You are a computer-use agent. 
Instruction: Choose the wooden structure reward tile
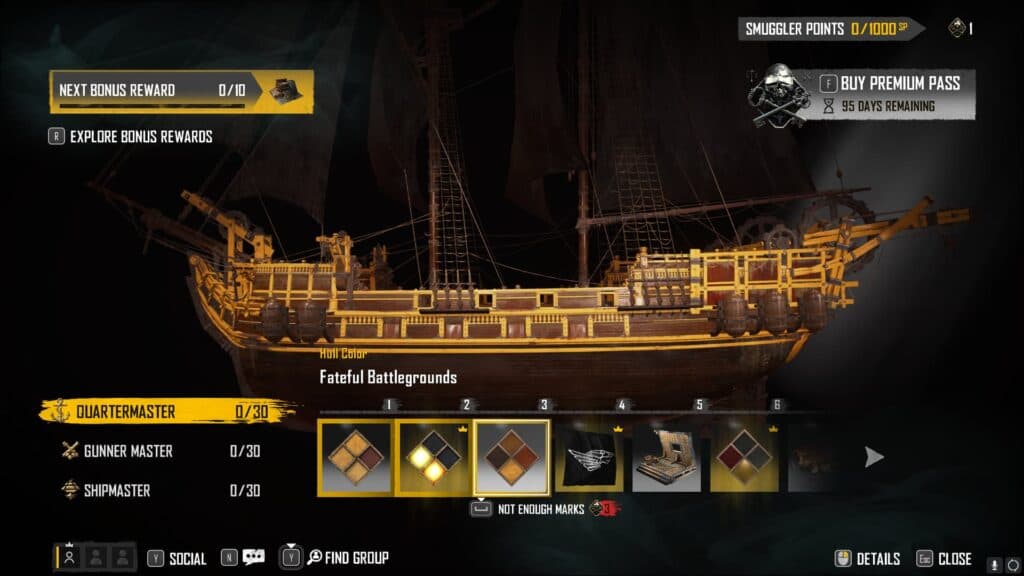(666, 457)
